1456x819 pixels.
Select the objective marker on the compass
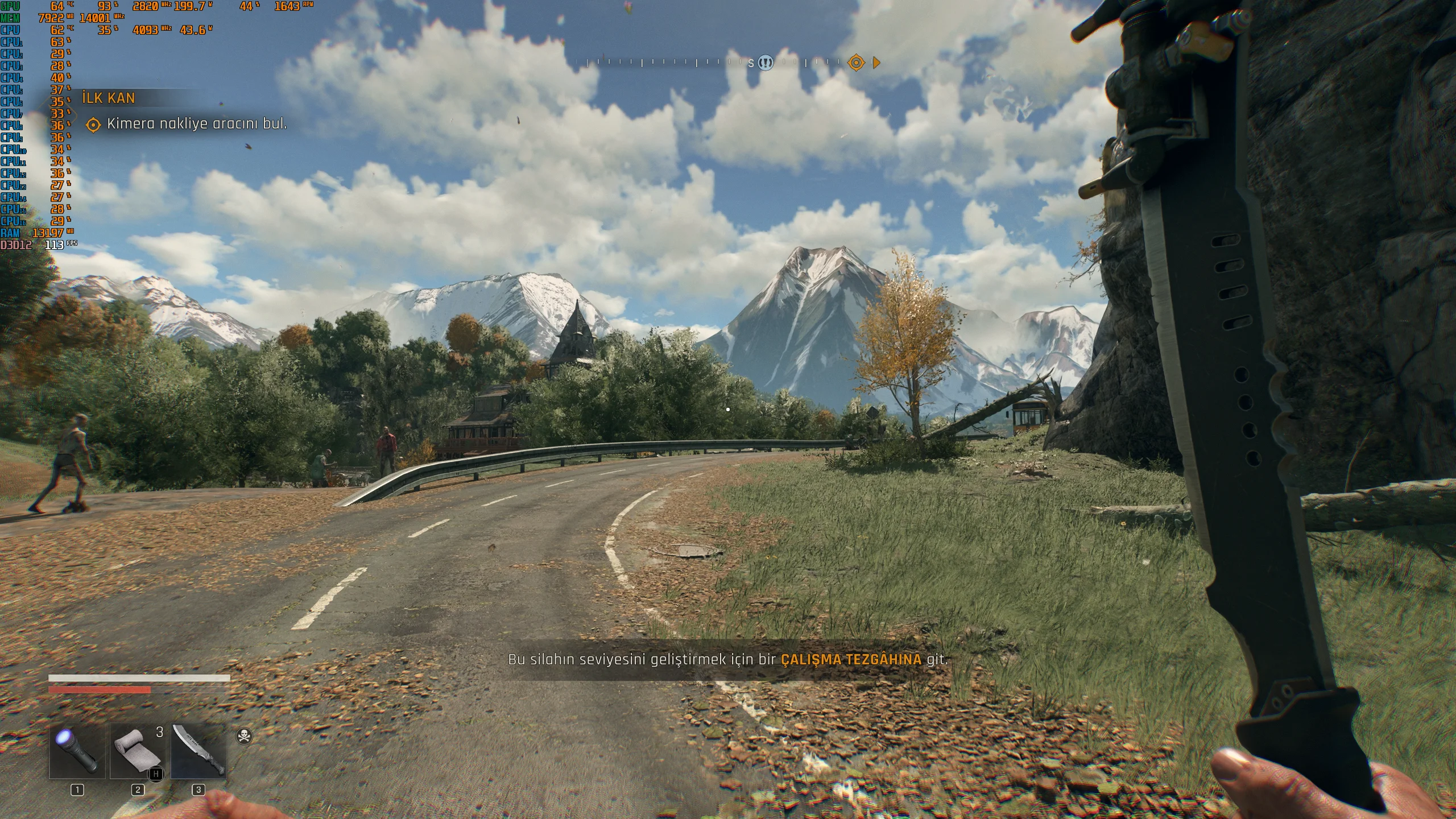pos(856,63)
